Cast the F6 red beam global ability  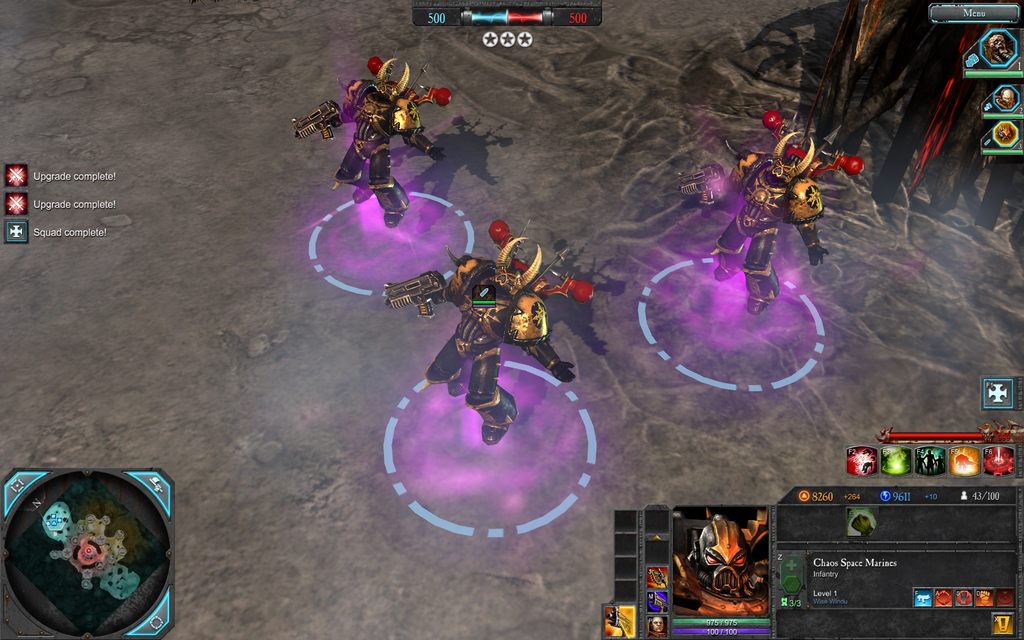[998, 461]
